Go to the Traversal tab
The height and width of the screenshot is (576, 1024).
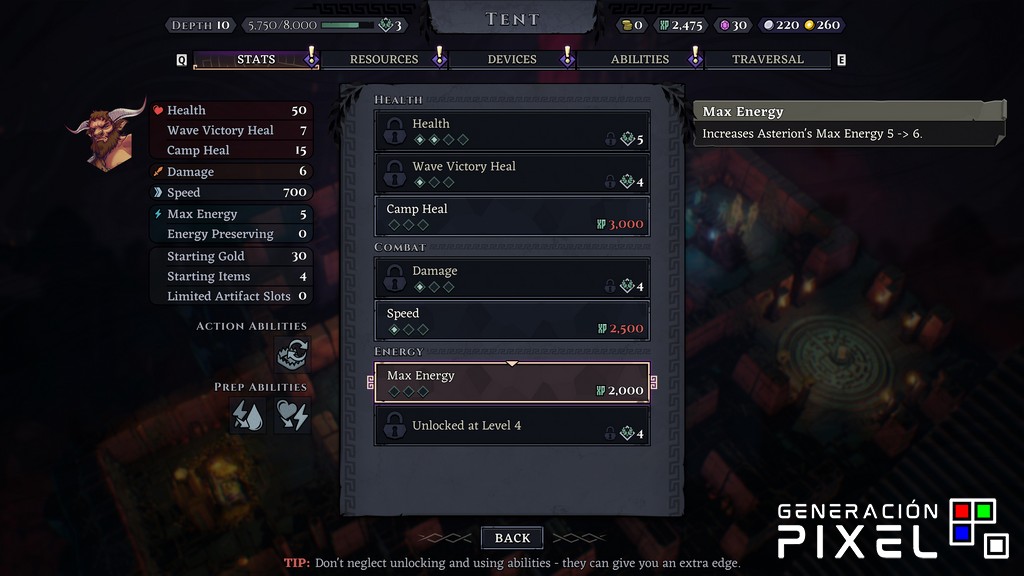coord(767,60)
